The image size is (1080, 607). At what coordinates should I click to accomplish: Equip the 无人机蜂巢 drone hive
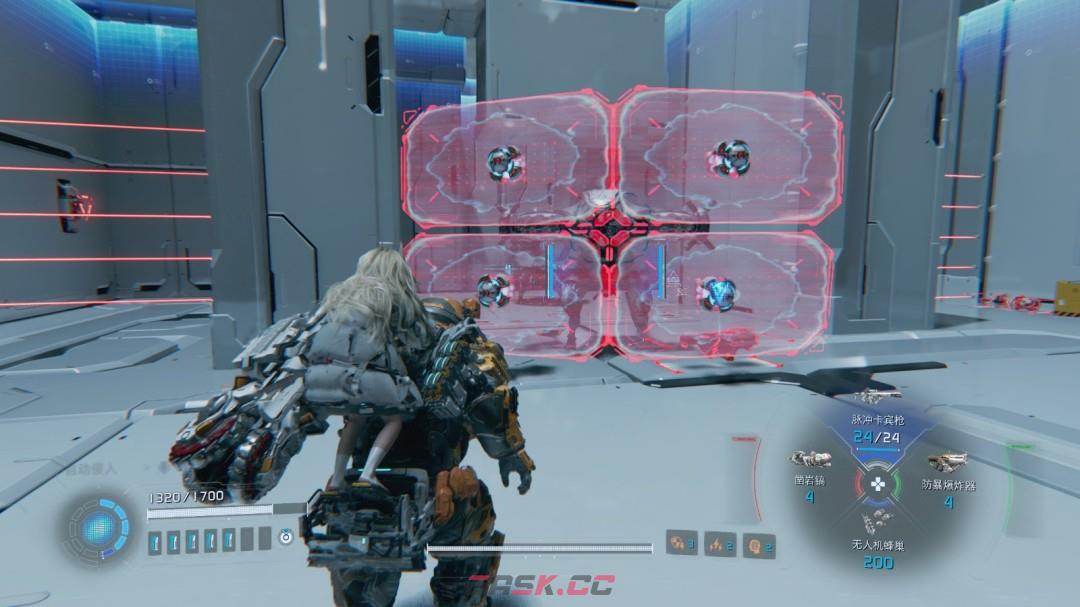click(876, 521)
